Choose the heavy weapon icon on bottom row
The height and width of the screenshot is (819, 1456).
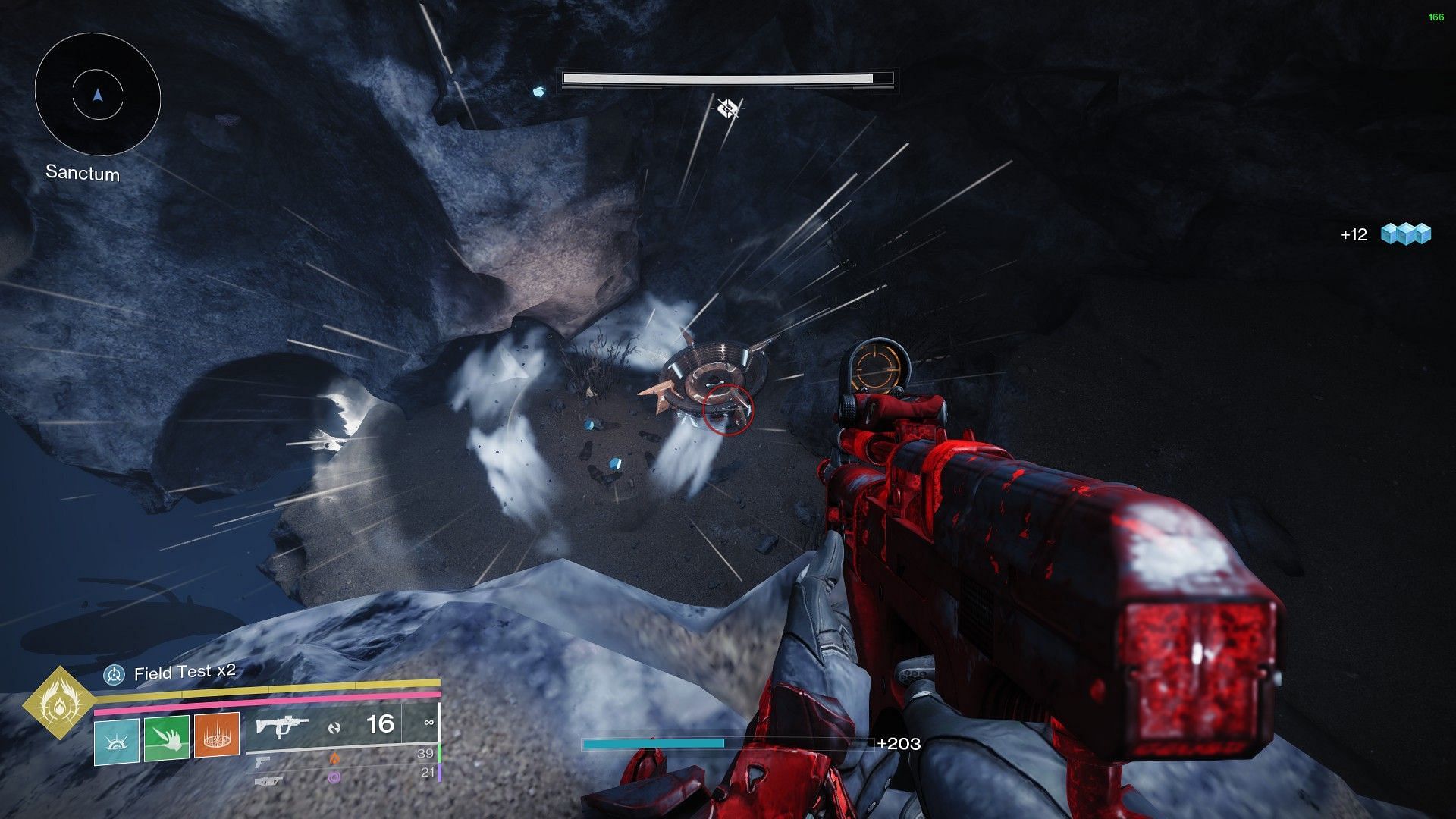(268, 780)
